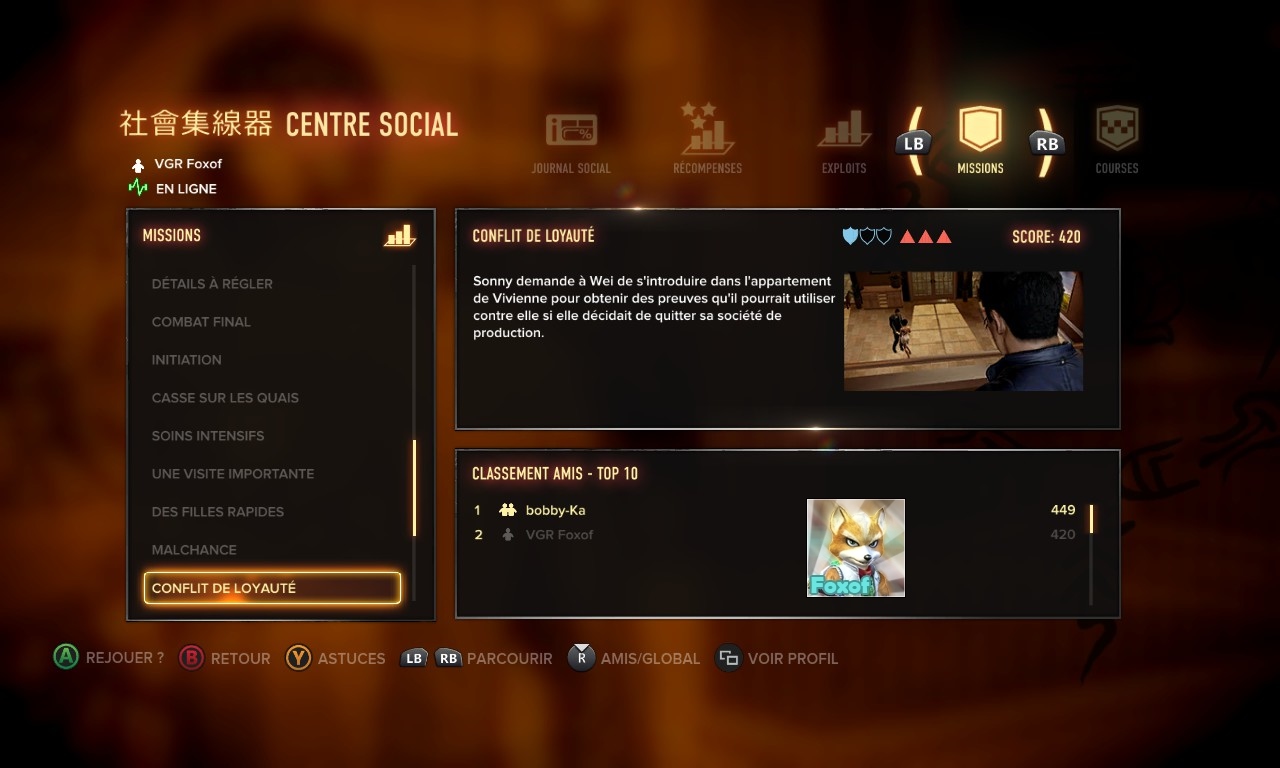This screenshot has width=1280, height=768.
Task: Click the Foxof avatar picture
Action: 856,548
